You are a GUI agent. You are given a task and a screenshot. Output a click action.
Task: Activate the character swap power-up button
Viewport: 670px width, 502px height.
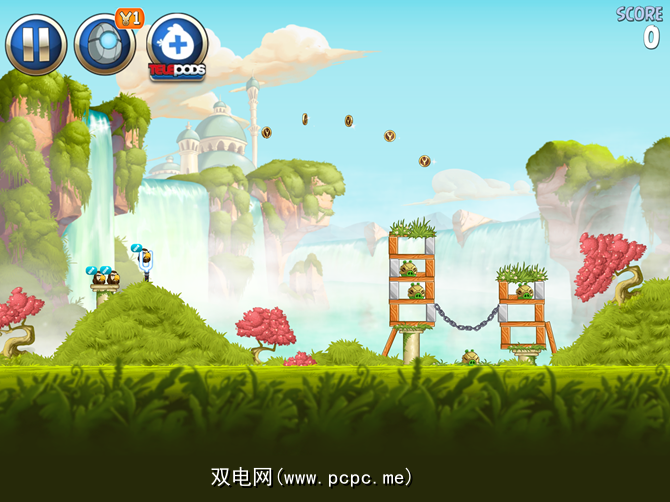104,44
